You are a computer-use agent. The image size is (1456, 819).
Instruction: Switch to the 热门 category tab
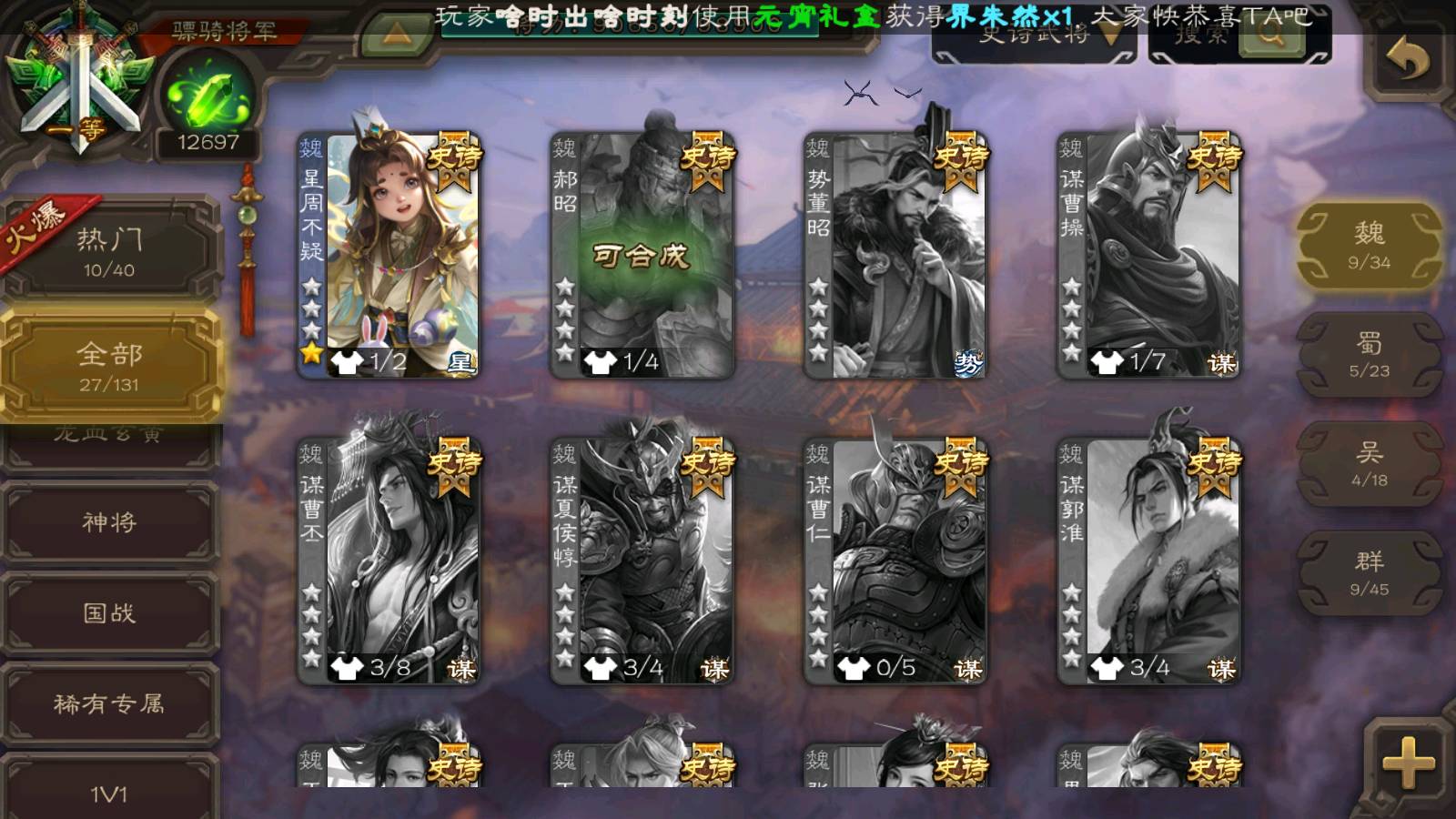click(109, 252)
